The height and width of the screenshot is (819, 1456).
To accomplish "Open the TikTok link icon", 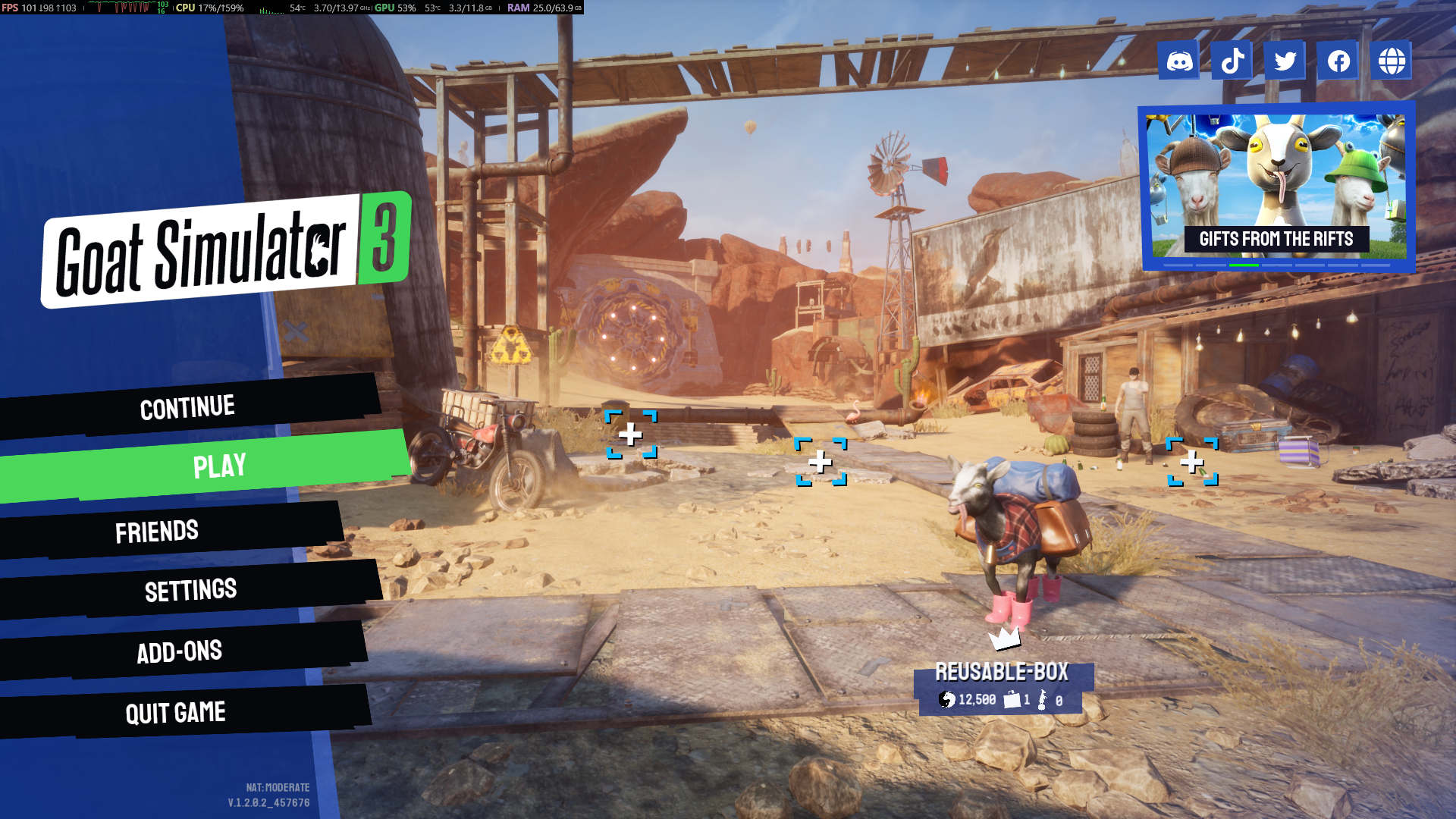I will [1232, 61].
